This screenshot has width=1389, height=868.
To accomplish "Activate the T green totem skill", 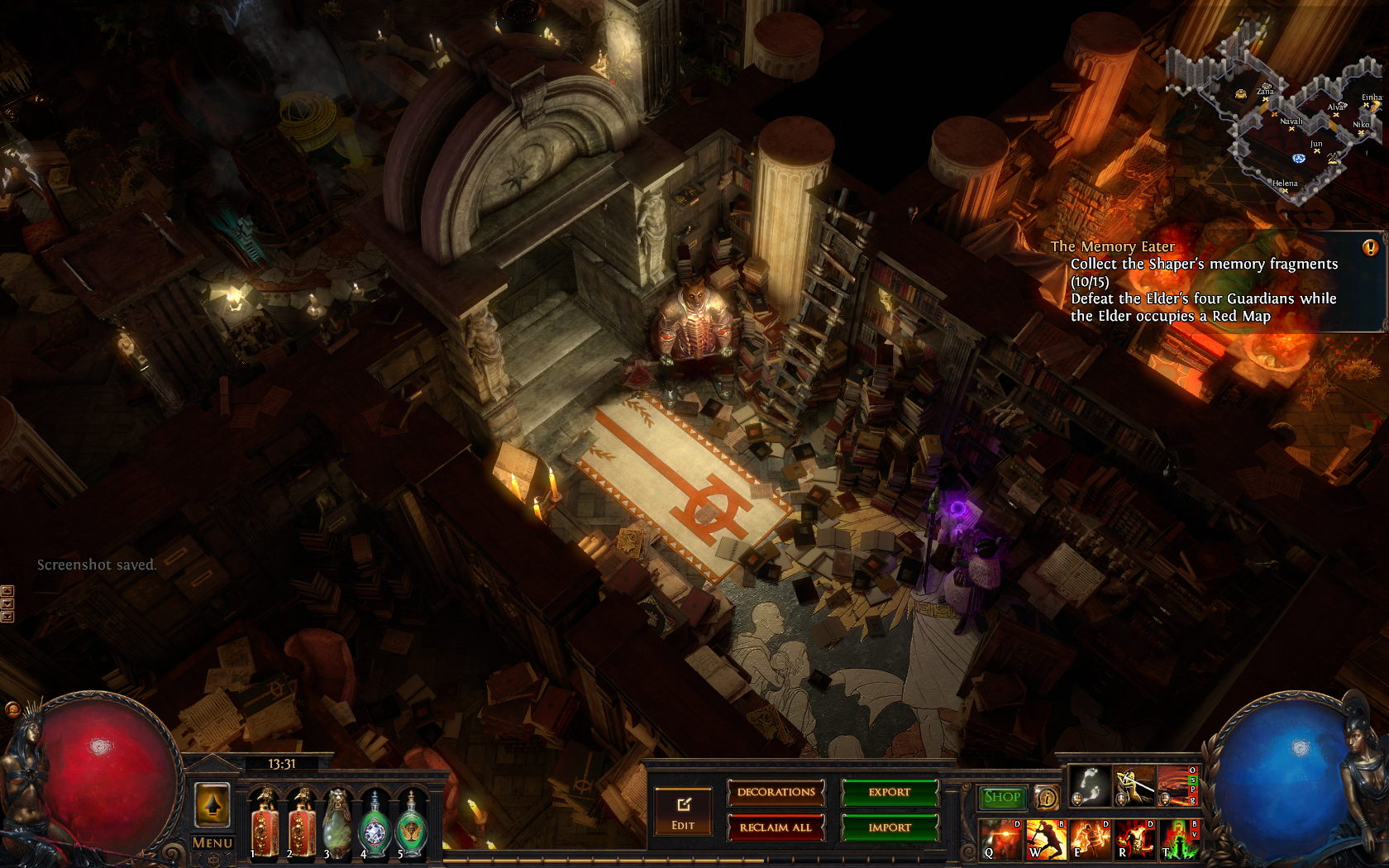I will (1179, 839).
